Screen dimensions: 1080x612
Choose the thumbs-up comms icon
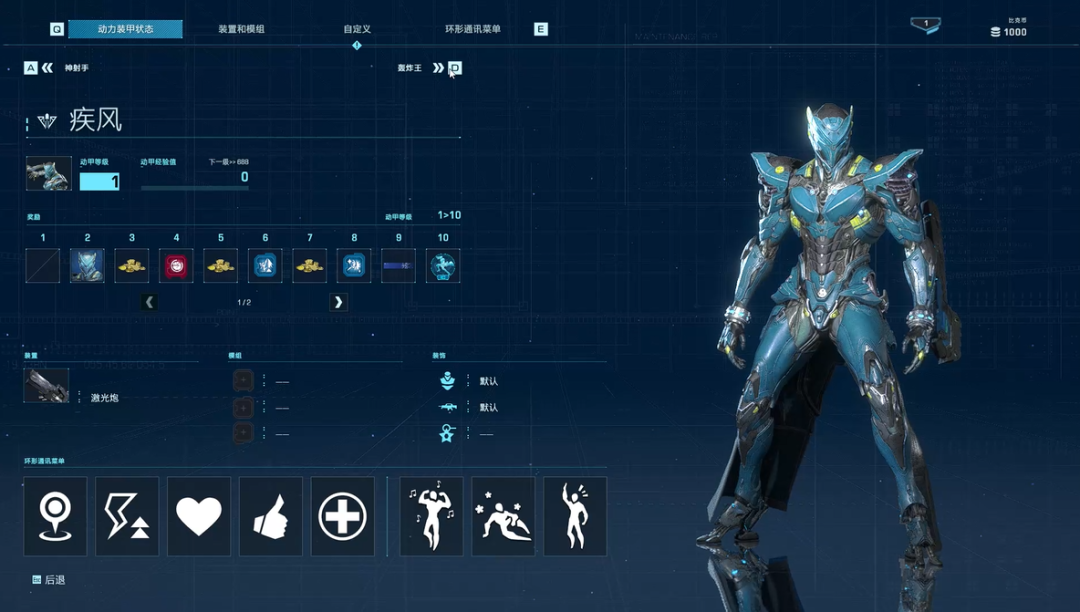[271, 516]
